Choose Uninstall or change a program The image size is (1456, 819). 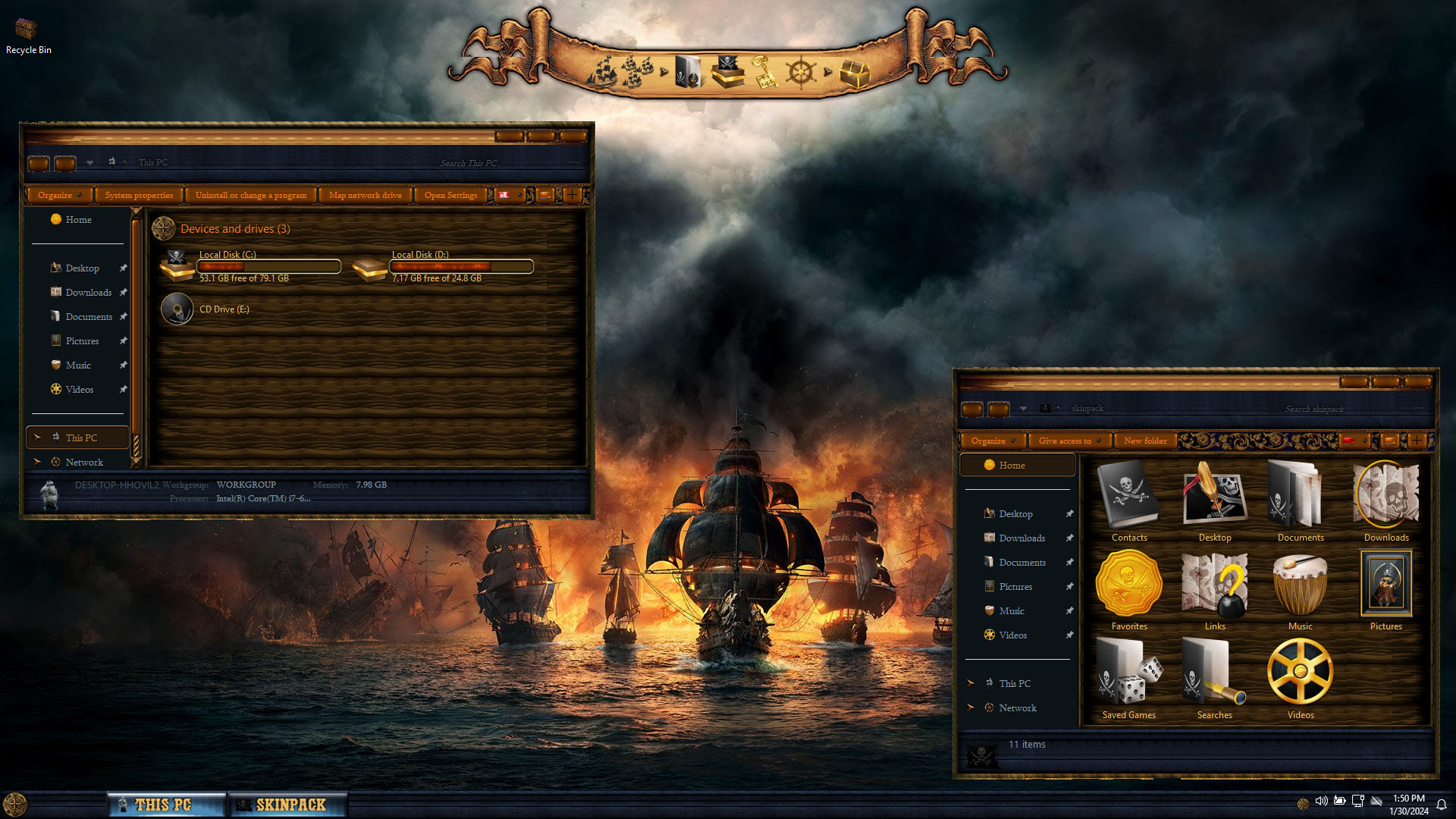[x=251, y=196]
